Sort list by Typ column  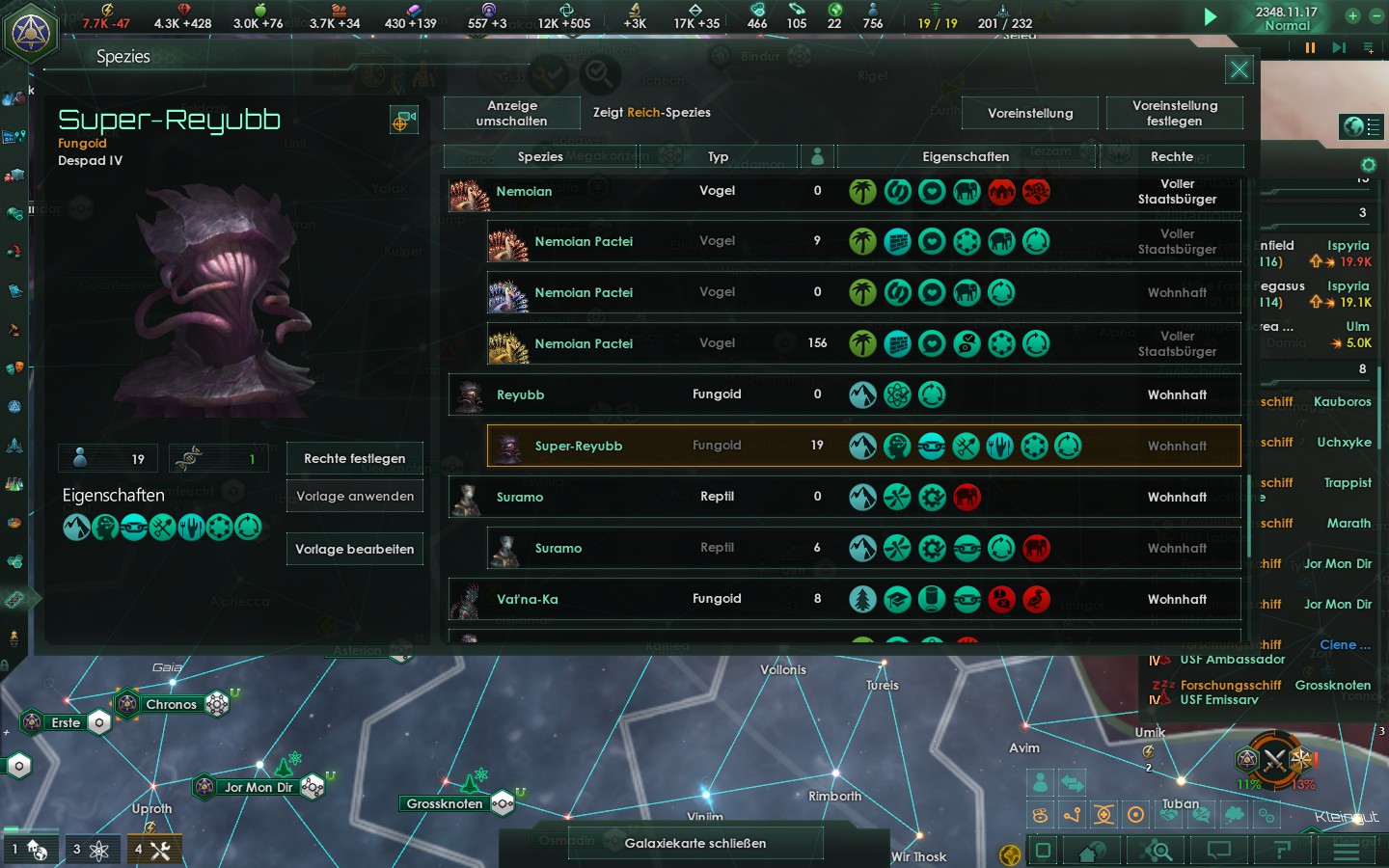(718, 156)
